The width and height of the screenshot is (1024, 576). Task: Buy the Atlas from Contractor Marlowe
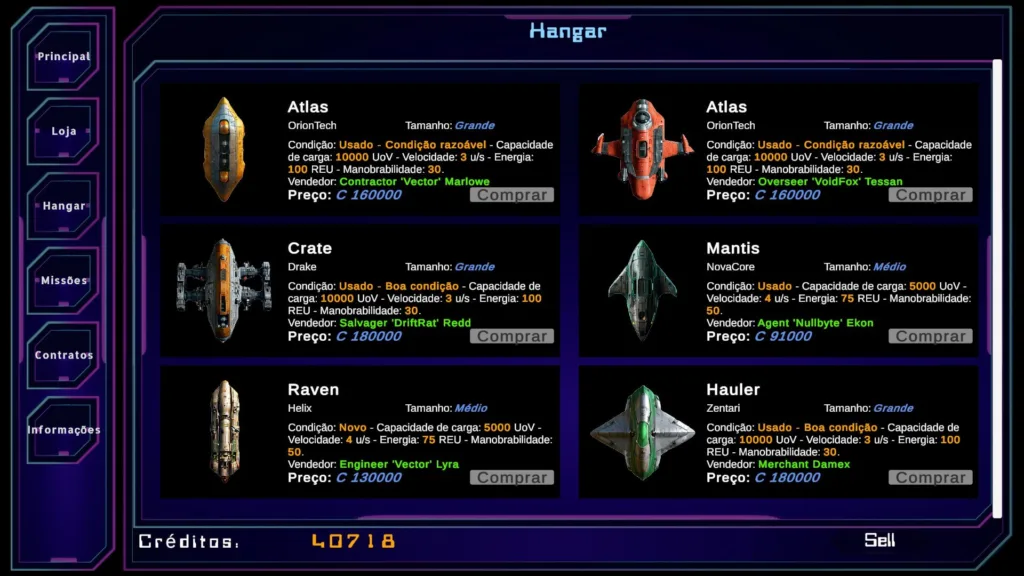(511, 195)
